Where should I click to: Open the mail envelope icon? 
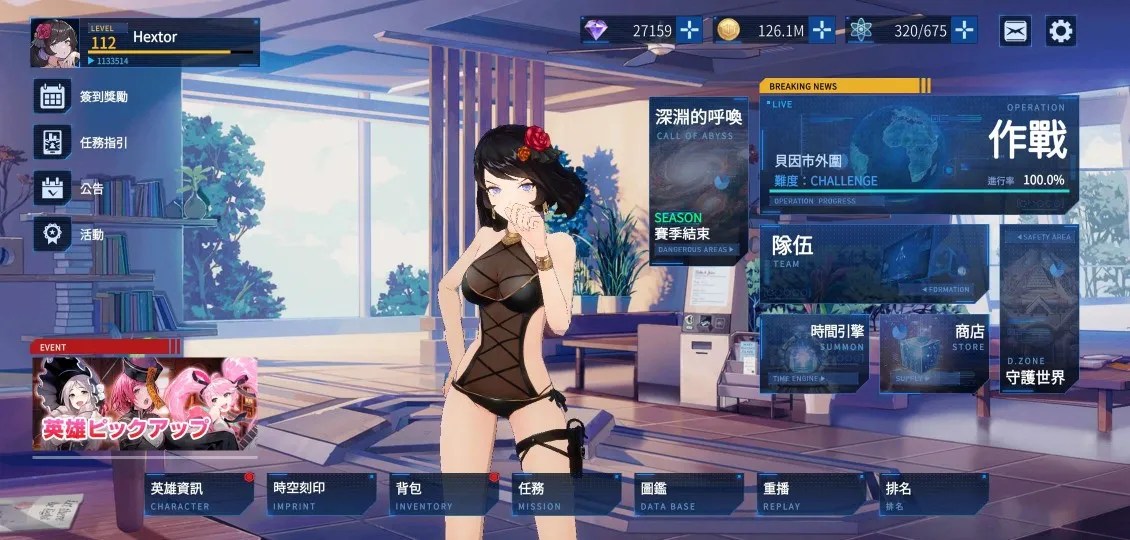pyautogui.click(x=1016, y=31)
